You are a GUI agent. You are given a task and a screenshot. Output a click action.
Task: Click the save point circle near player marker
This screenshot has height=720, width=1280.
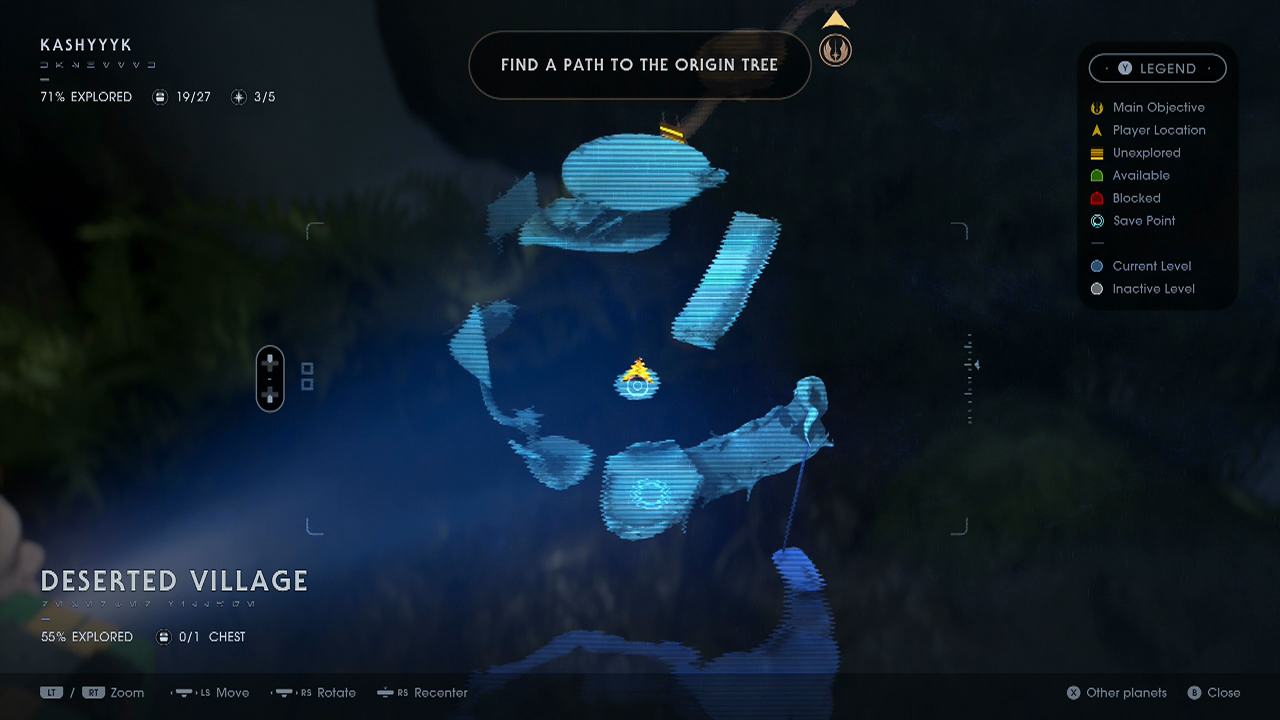tap(637, 388)
